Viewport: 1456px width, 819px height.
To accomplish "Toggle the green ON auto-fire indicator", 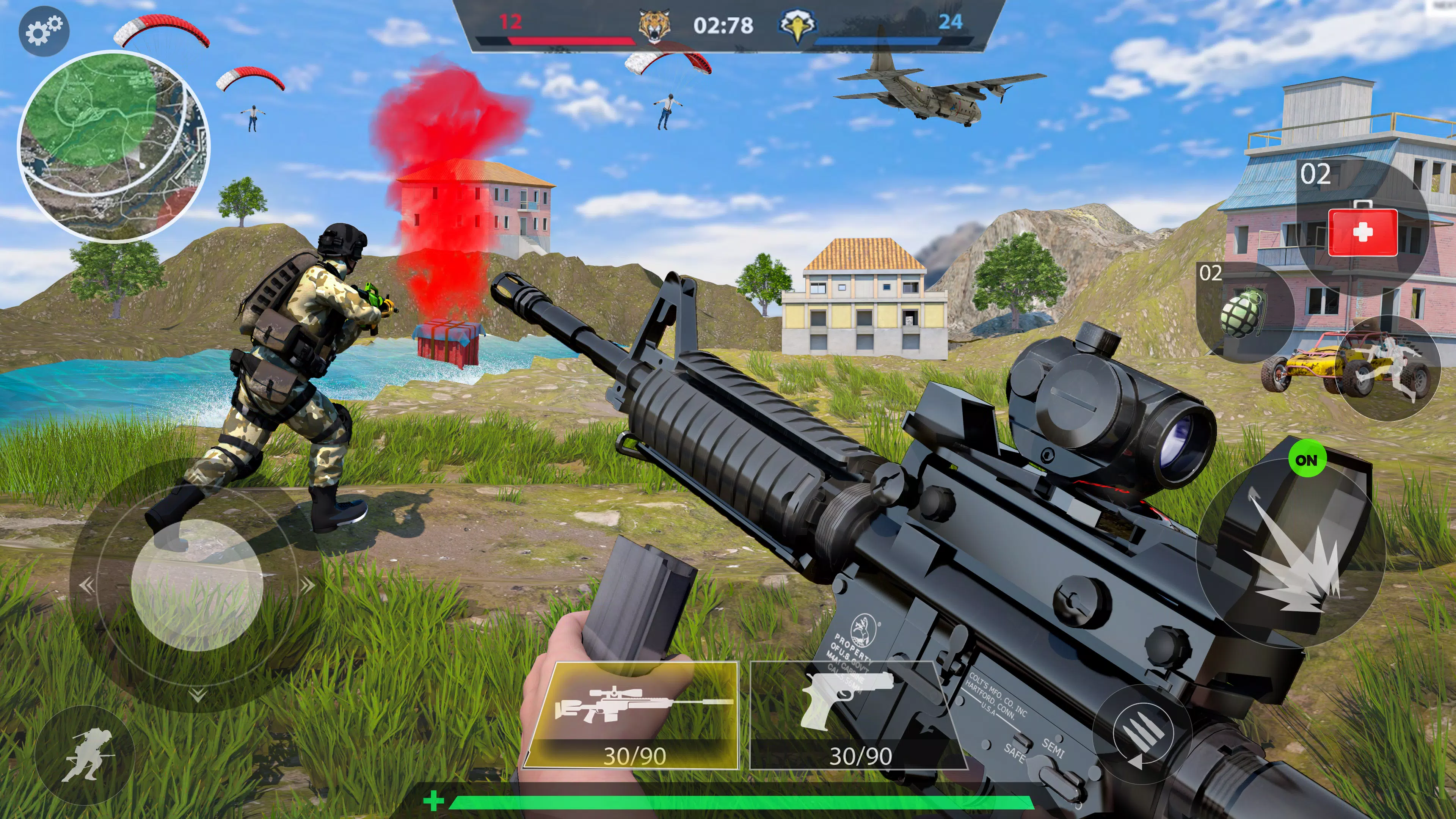I will pos(1306,460).
